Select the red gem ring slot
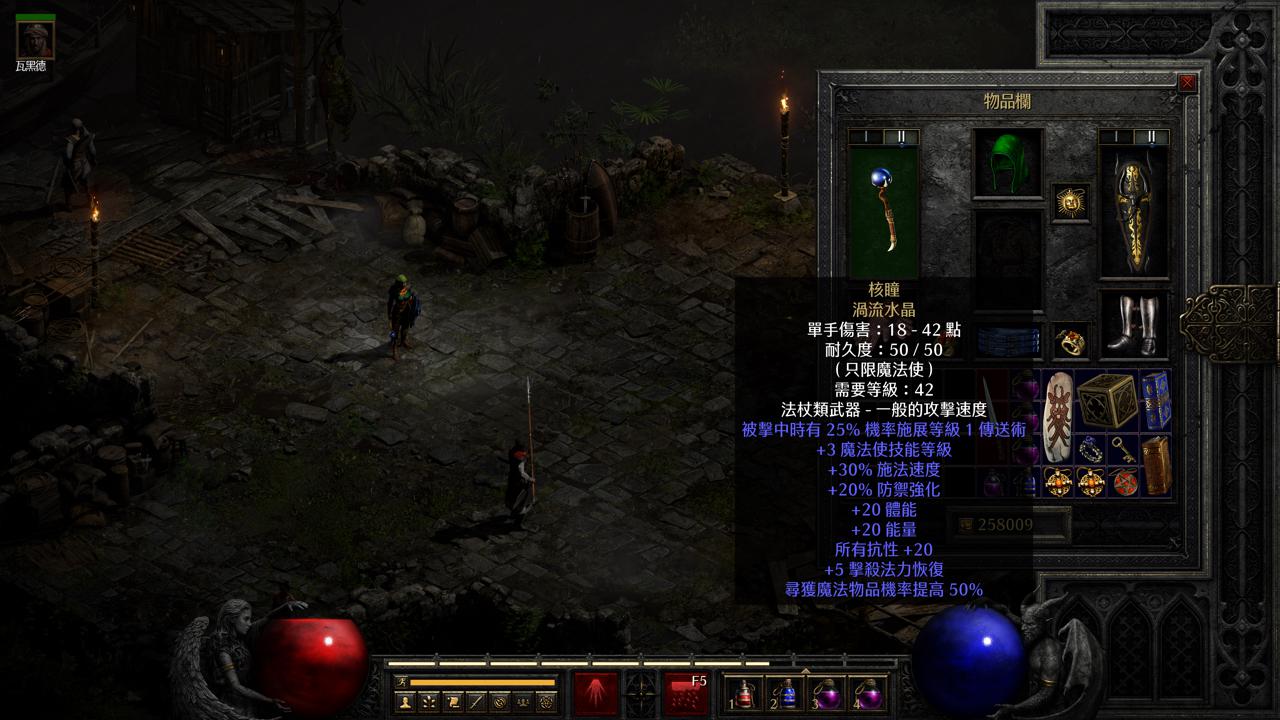 pyautogui.click(x=1071, y=341)
